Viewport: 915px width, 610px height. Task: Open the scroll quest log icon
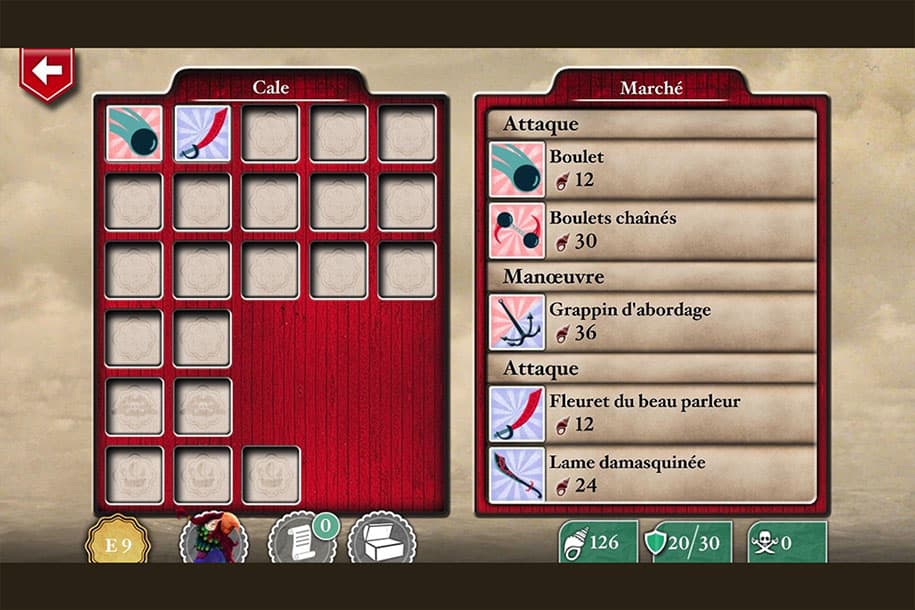tap(301, 543)
